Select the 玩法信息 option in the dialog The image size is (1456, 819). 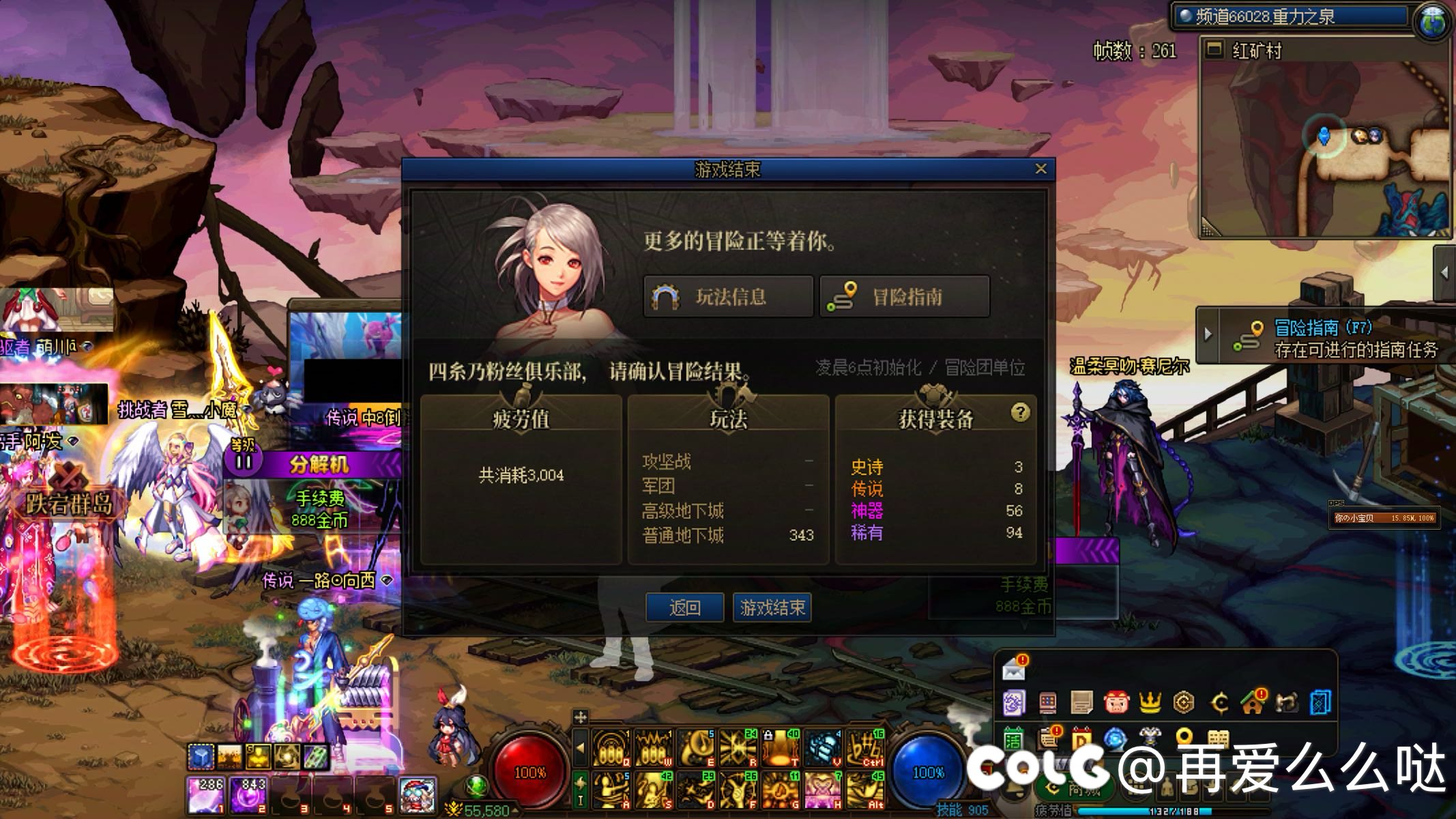pyautogui.click(x=727, y=296)
